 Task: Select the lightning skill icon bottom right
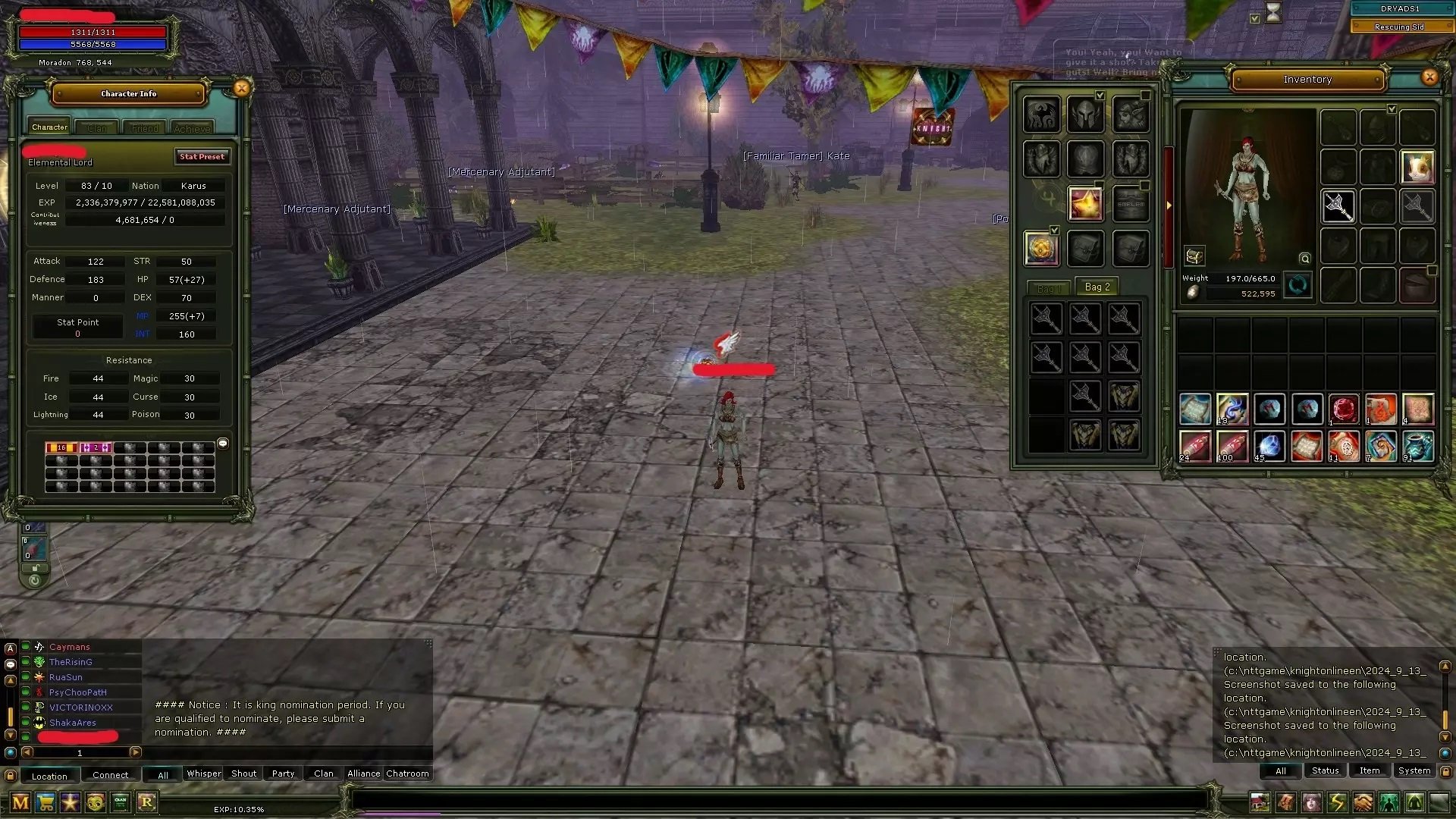1337,801
